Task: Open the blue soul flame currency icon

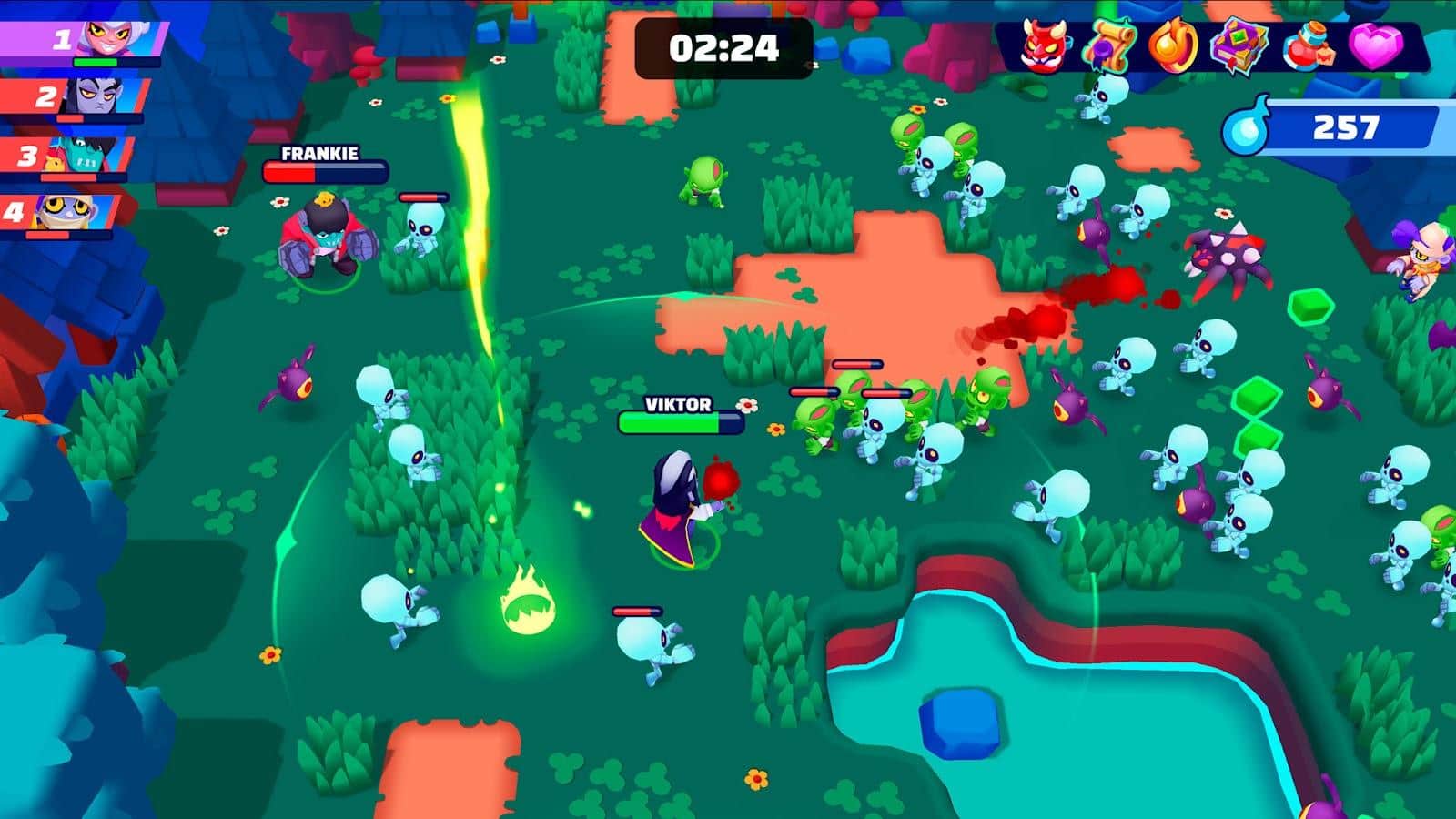Action: tap(1246, 127)
